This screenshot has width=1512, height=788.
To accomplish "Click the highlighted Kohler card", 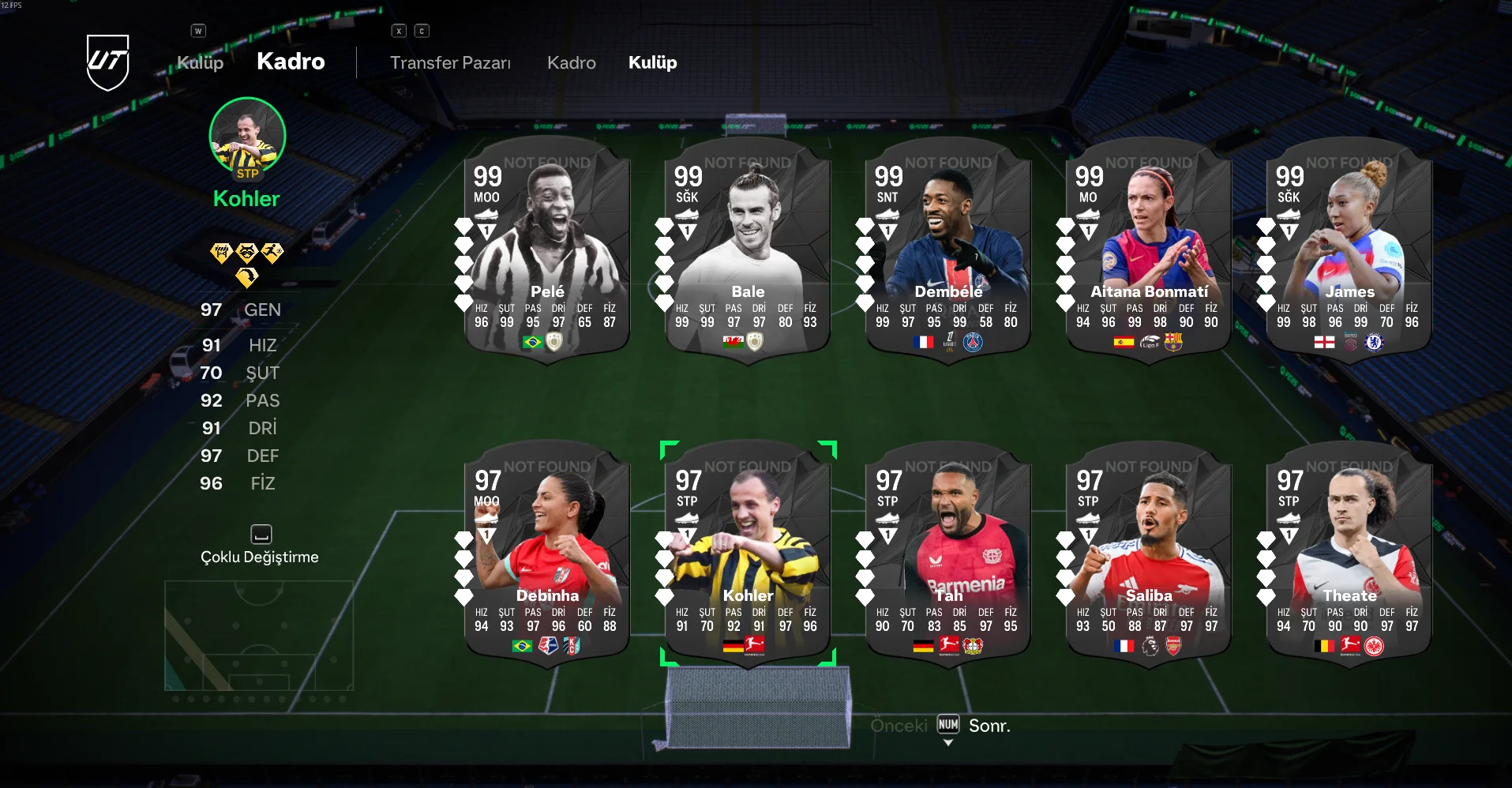I will [748, 553].
